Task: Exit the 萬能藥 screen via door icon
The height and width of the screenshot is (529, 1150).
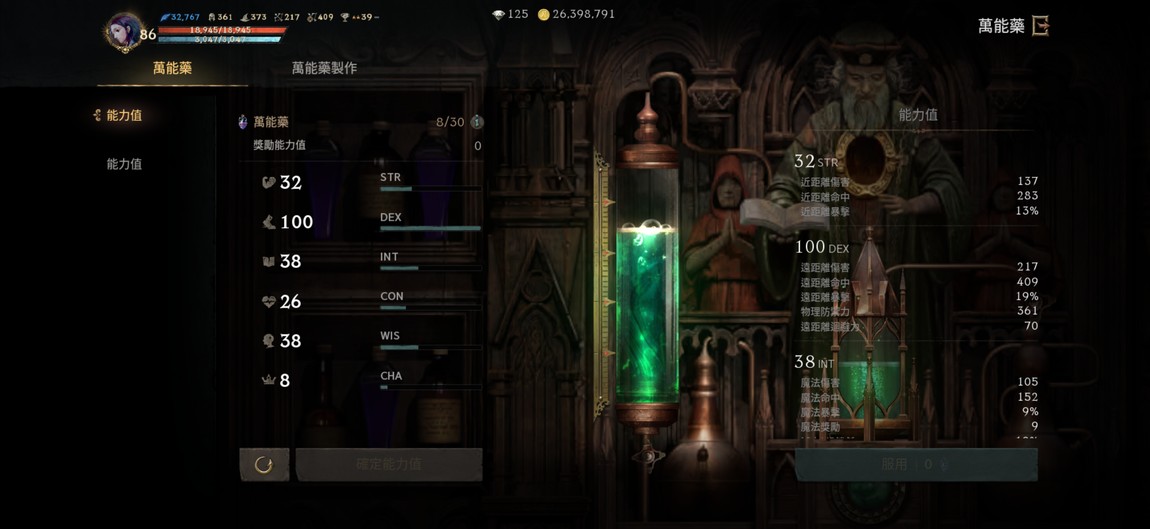Action: 1040,26
